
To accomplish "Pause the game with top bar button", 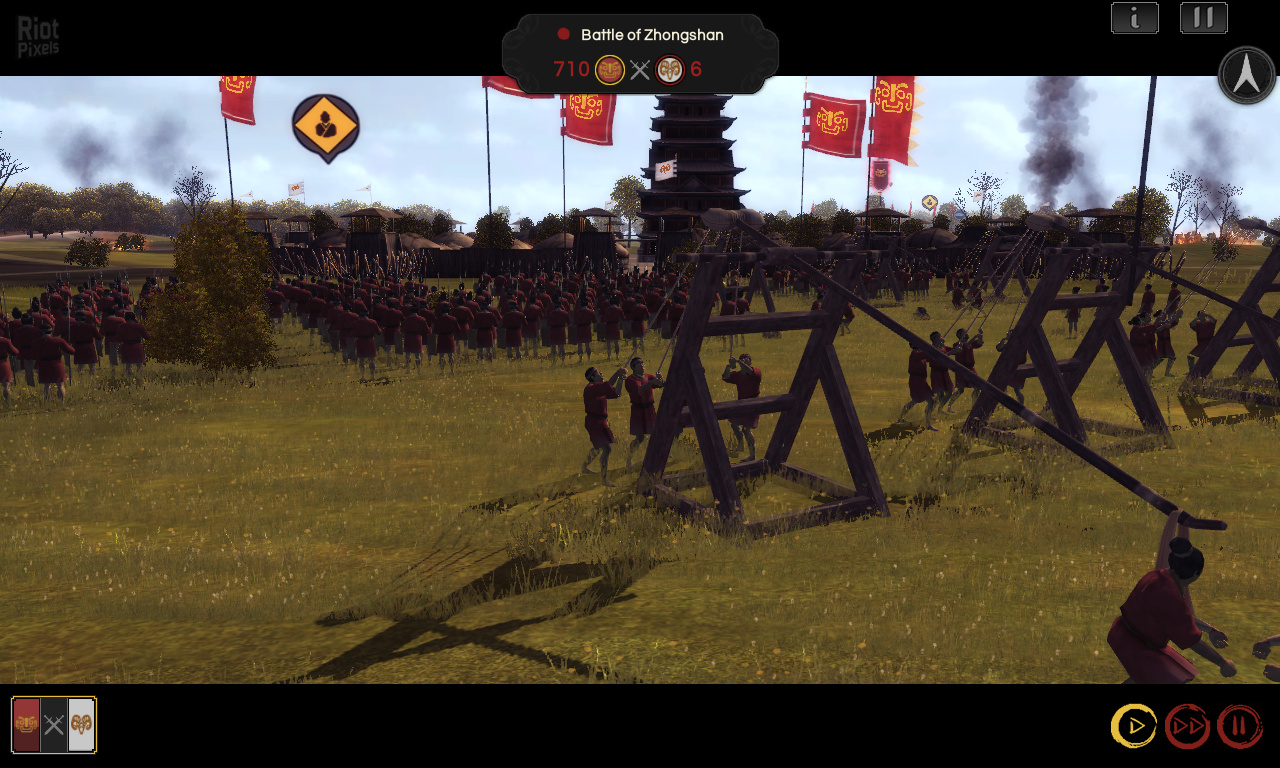I will [1203, 18].
